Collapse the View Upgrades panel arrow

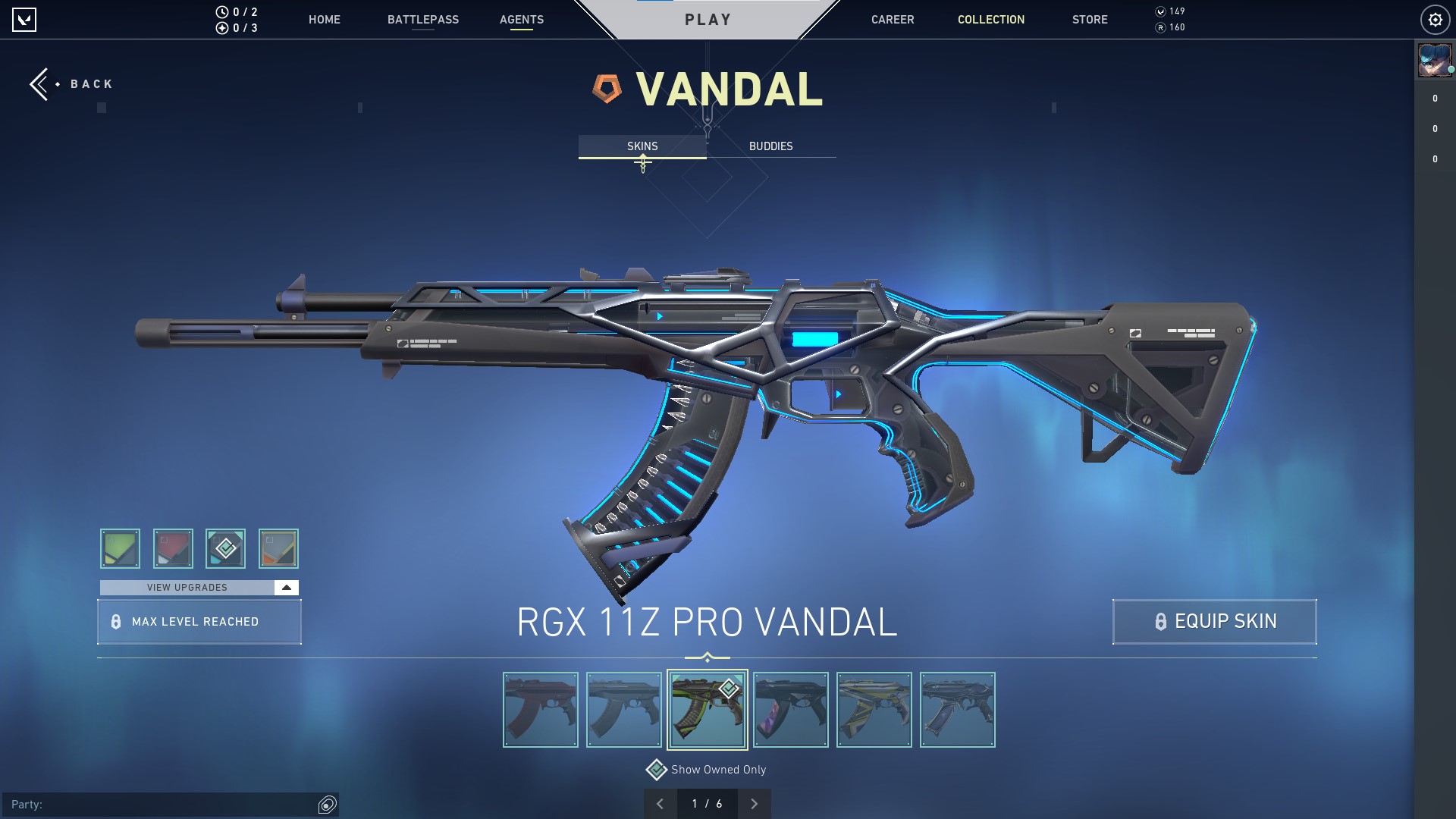click(x=285, y=587)
